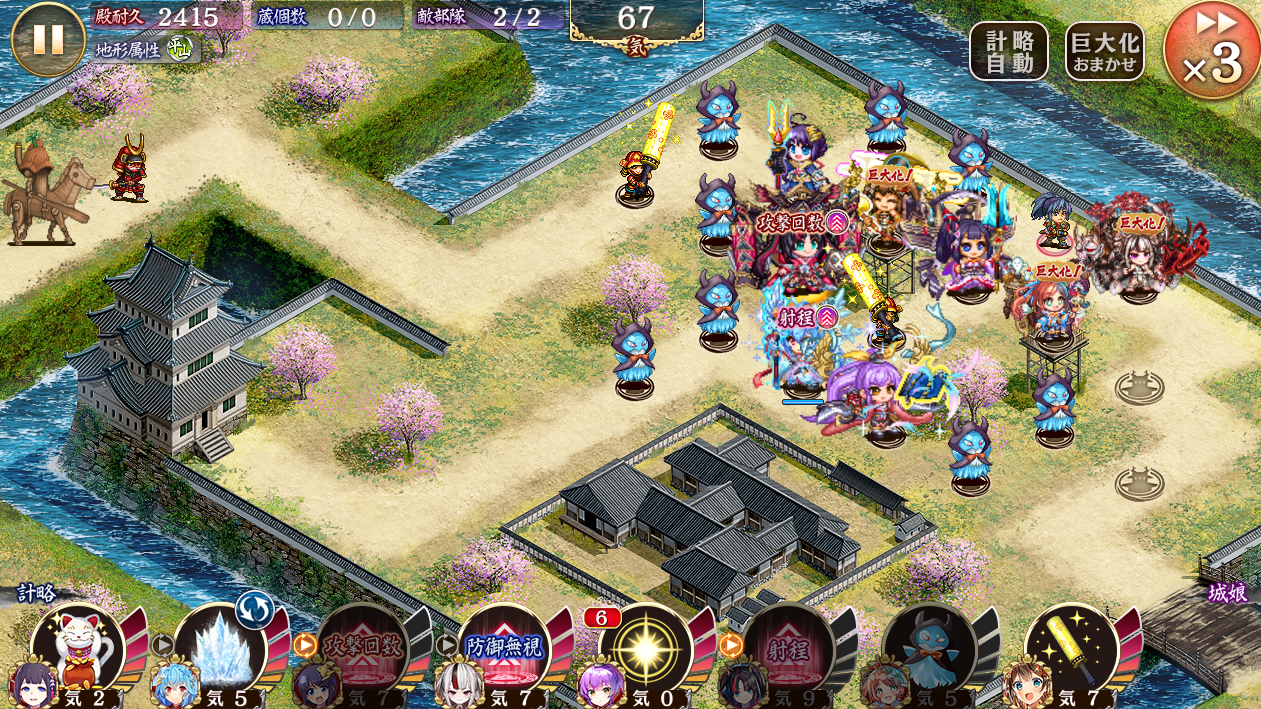Change the ×3 battle speed

(1212, 51)
